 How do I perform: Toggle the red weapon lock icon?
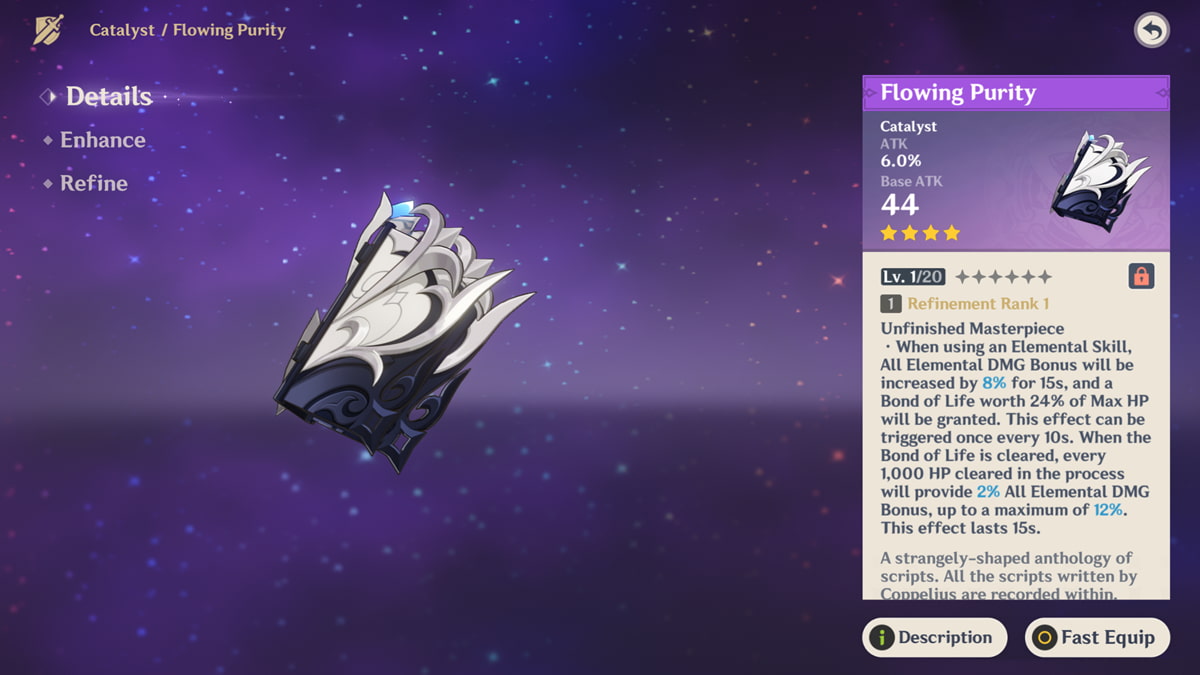pos(1141,276)
